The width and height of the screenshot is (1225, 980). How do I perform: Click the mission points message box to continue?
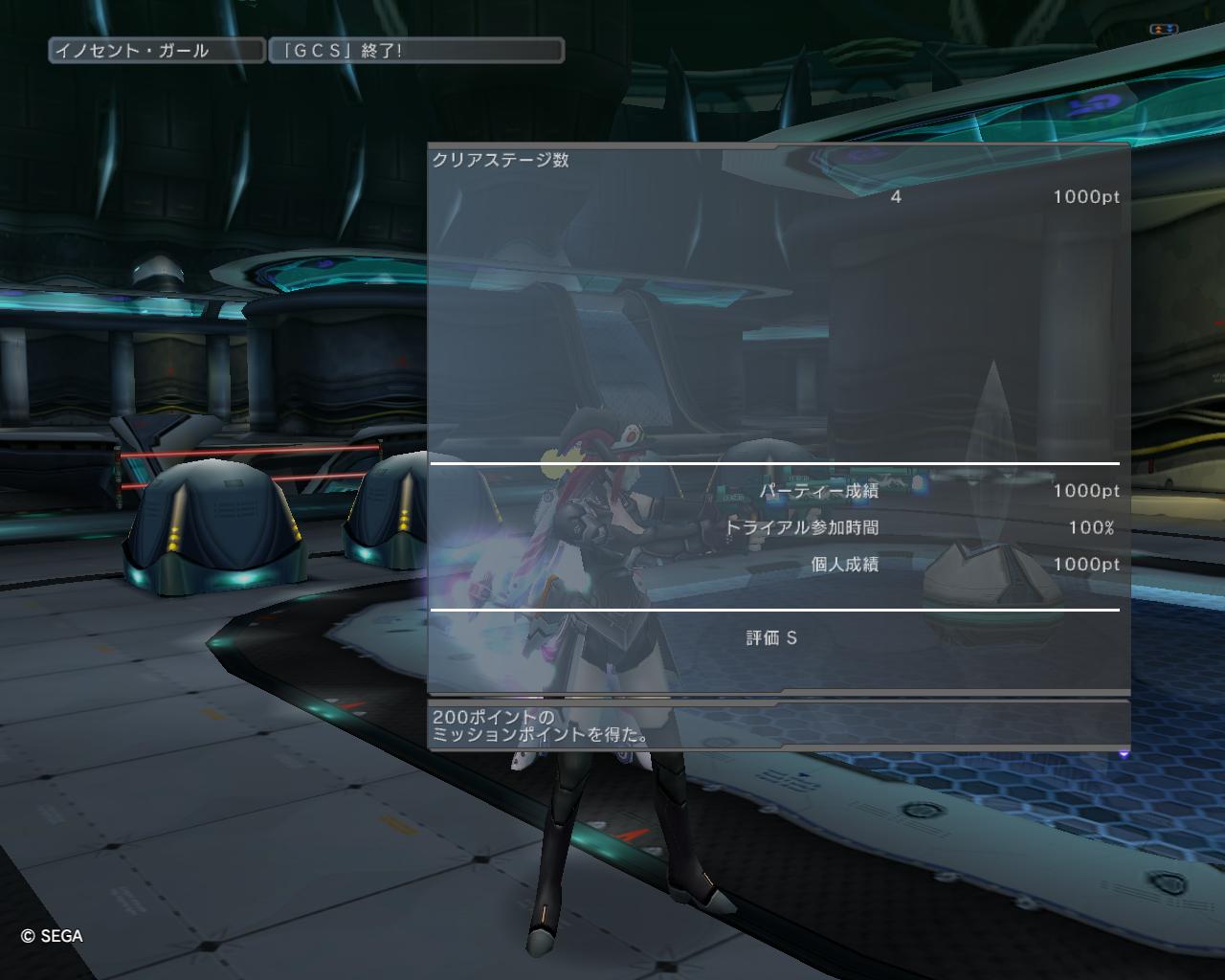(x=778, y=724)
